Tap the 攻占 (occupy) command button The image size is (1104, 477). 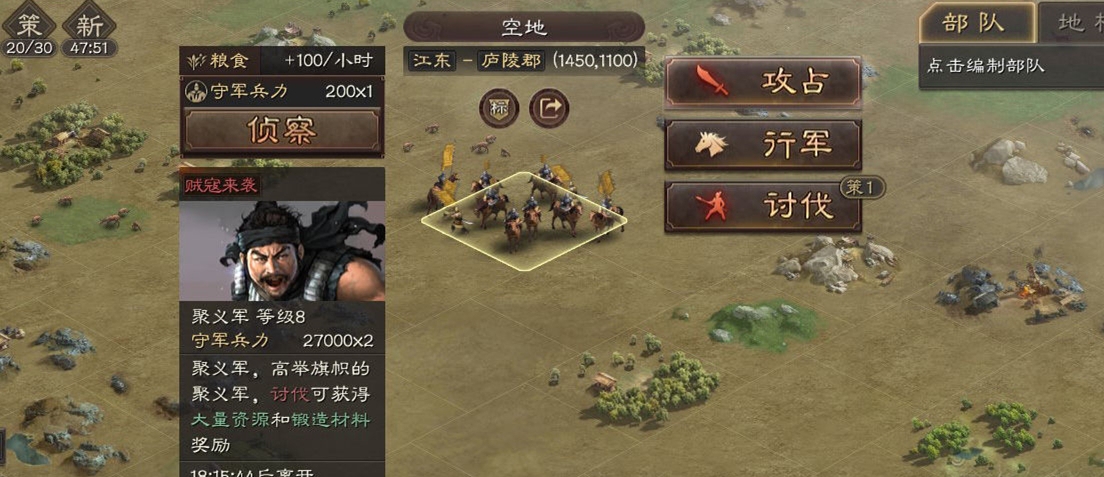pos(762,82)
